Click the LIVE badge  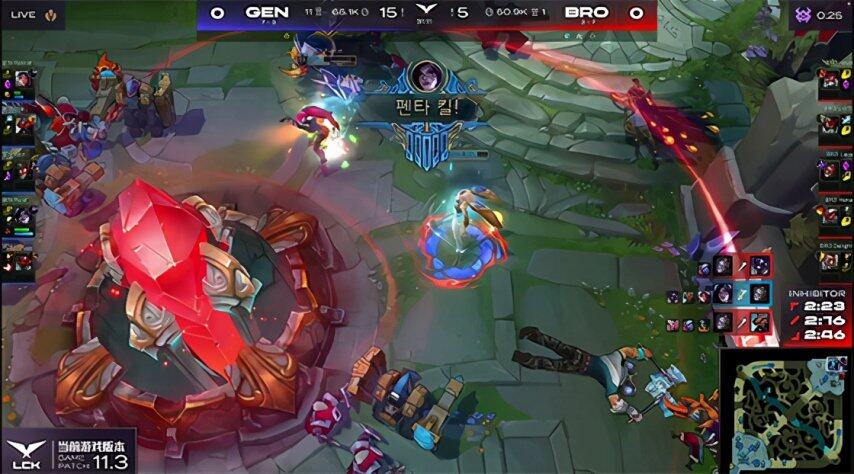27,14
